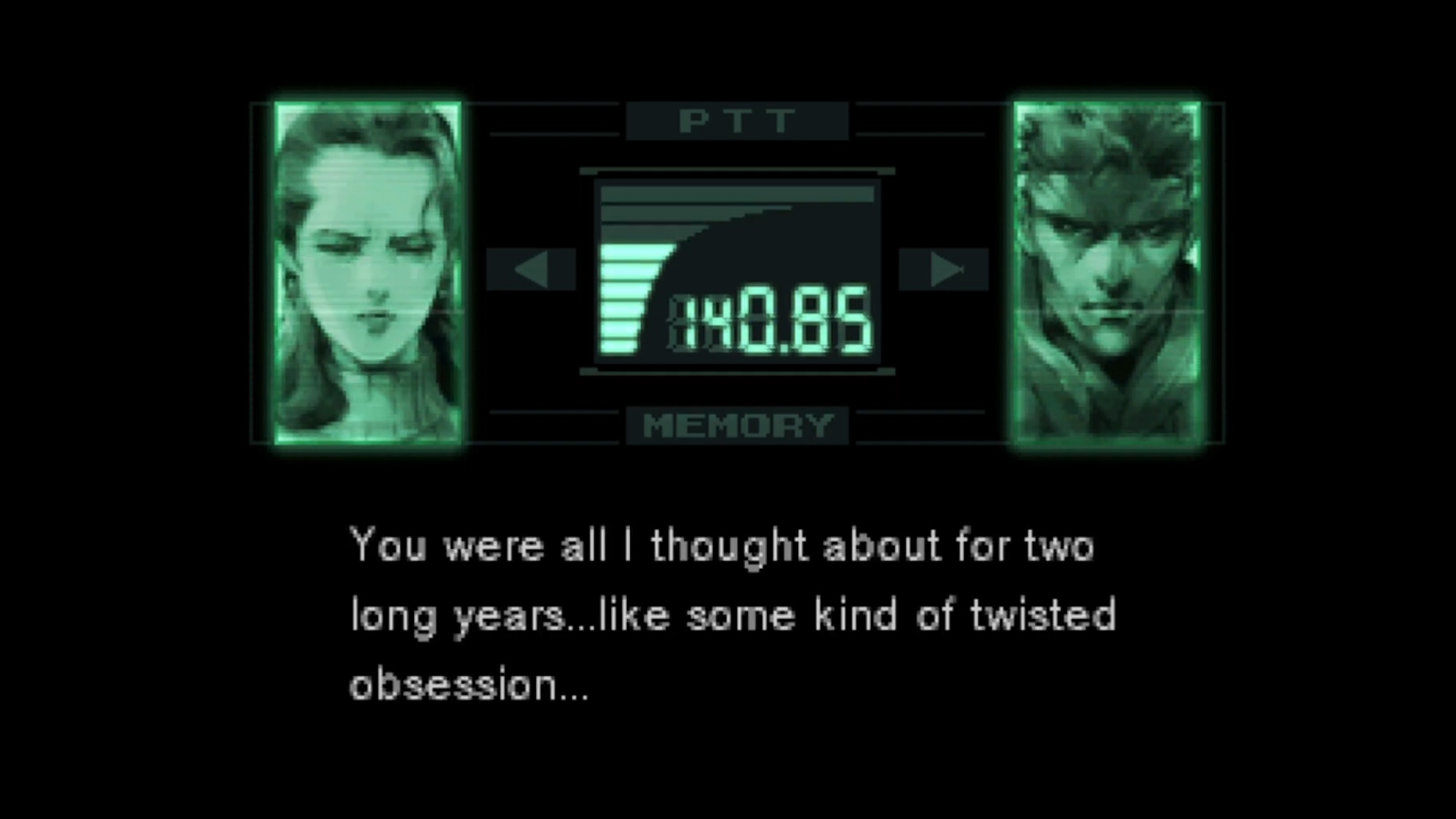Expand the left frequency selector arrow
This screenshot has height=819, width=1456.
(x=535, y=269)
